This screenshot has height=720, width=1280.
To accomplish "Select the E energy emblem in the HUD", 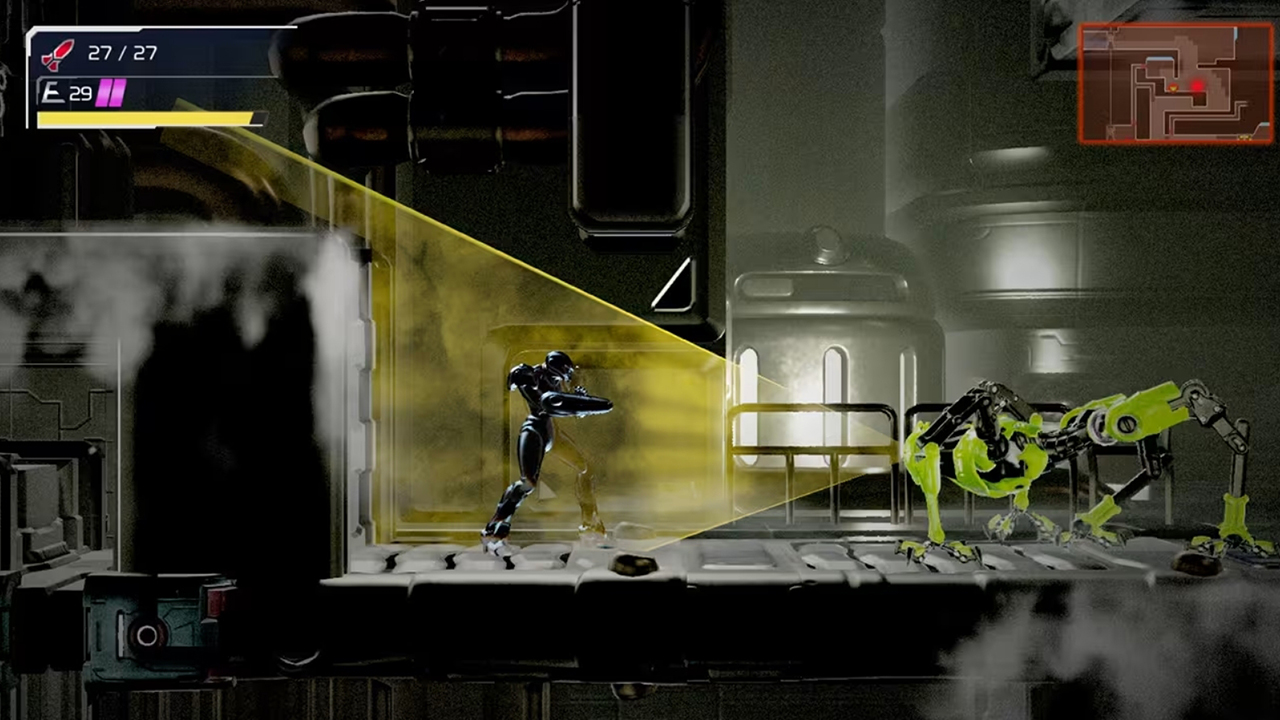I will (x=53, y=92).
